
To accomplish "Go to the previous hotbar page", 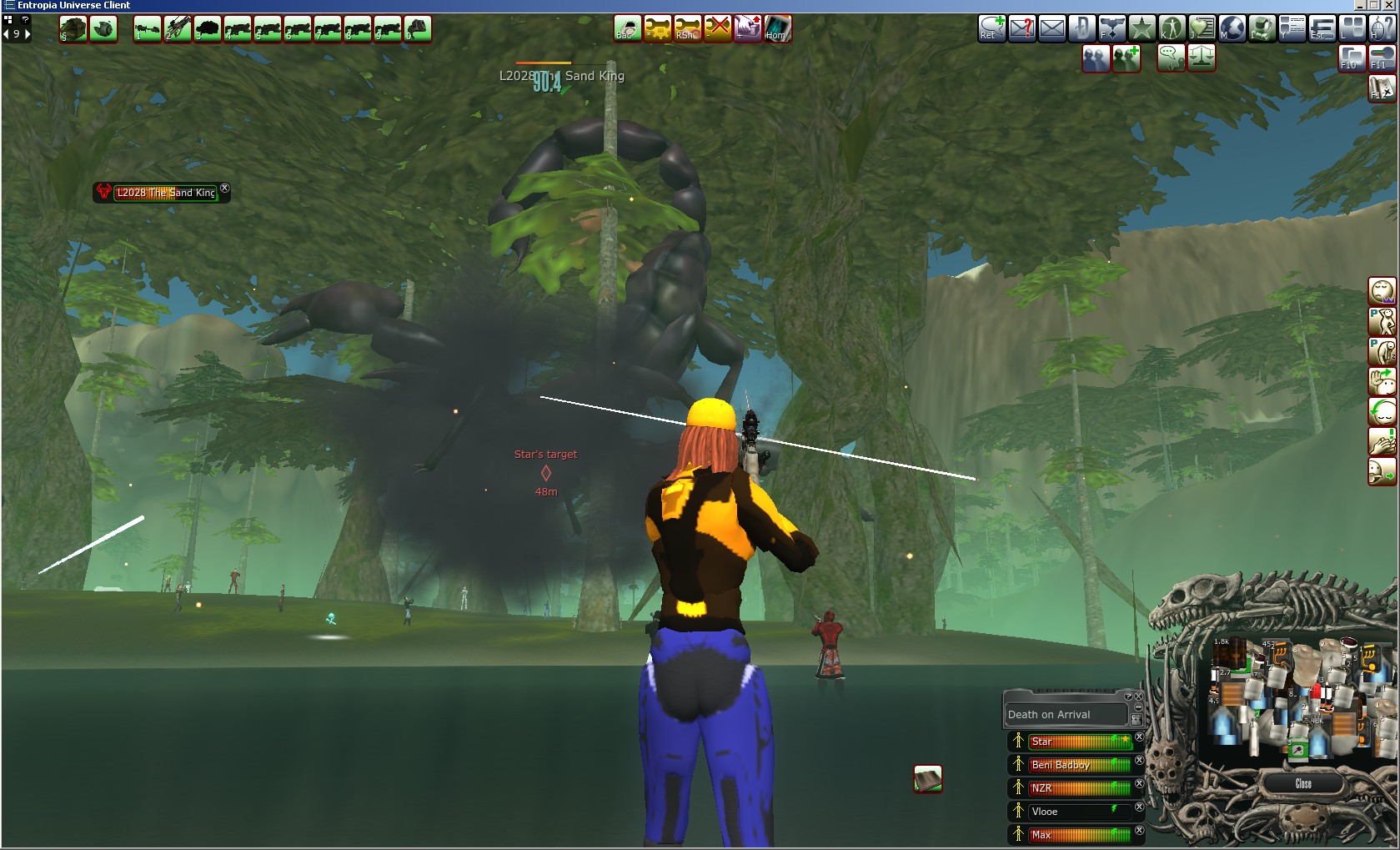I will [7, 34].
